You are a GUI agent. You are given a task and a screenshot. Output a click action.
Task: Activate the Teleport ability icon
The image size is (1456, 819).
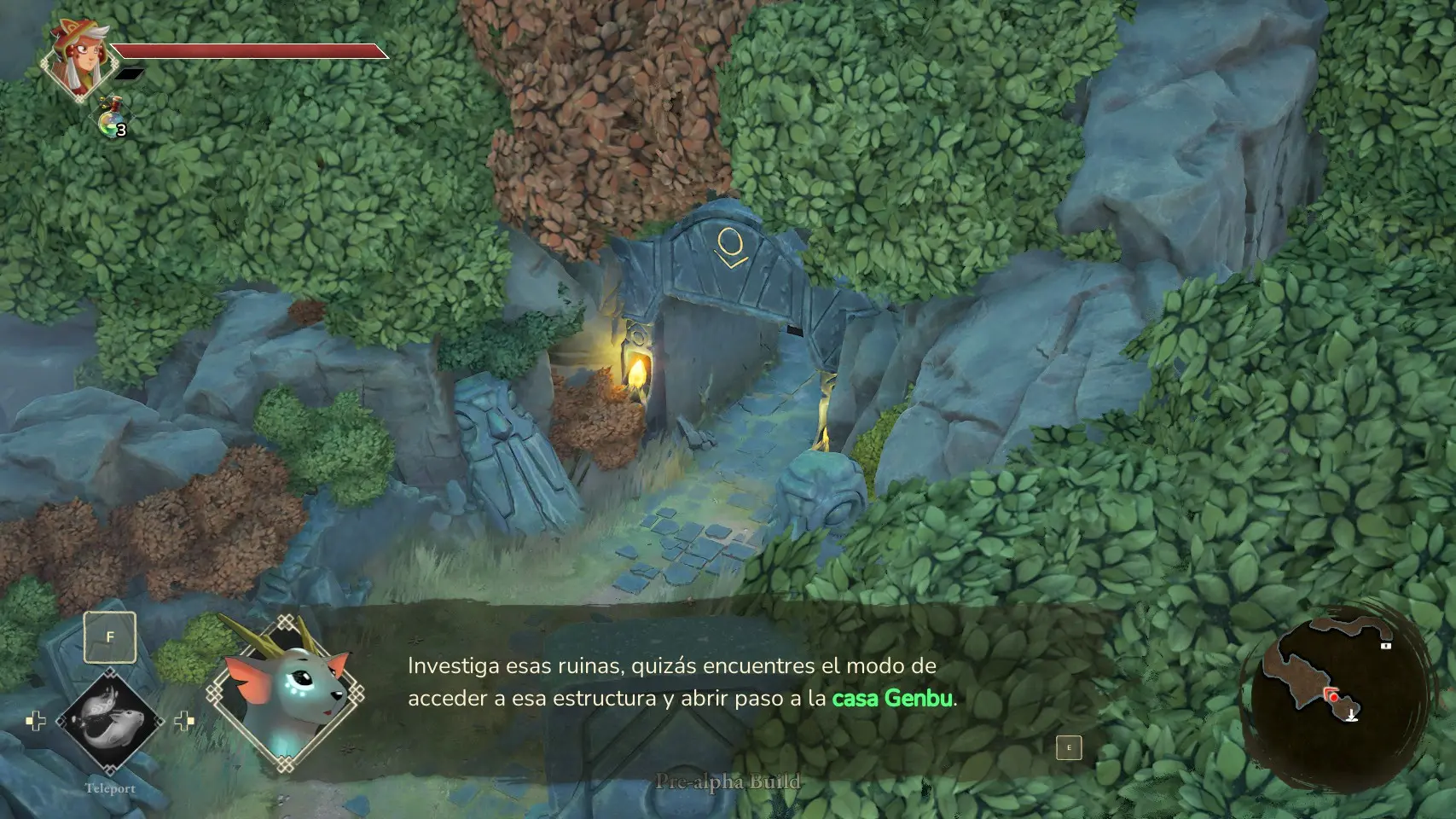[110, 722]
